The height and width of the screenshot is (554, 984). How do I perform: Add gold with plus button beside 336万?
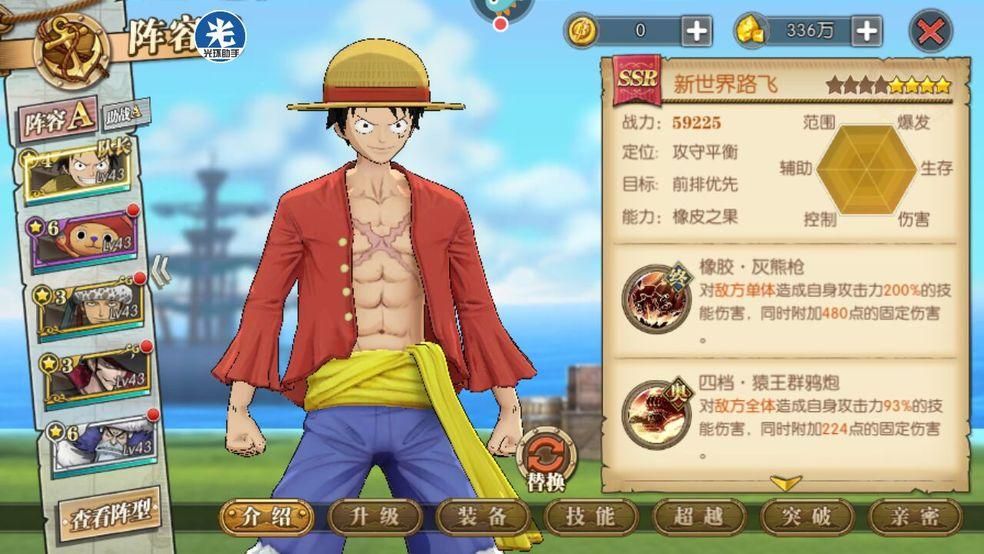pos(866,31)
